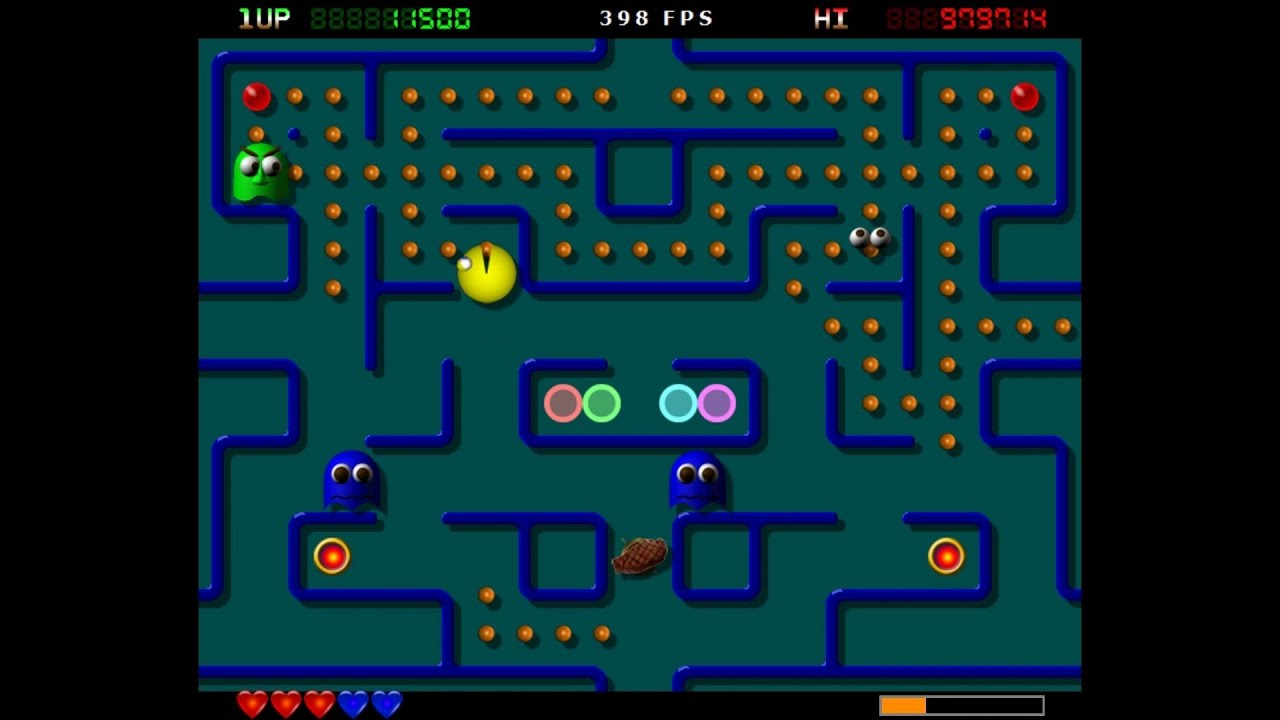Viewport: 1280px width, 720px height.
Task: Click the cyan ring in the ghost pen
Action: [676, 403]
